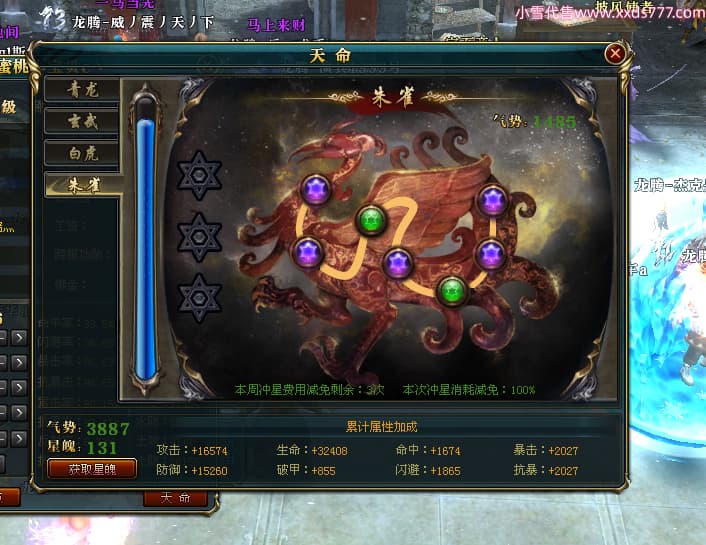Open the 玄武 tab
The width and height of the screenshot is (706, 545).
(x=83, y=121)
